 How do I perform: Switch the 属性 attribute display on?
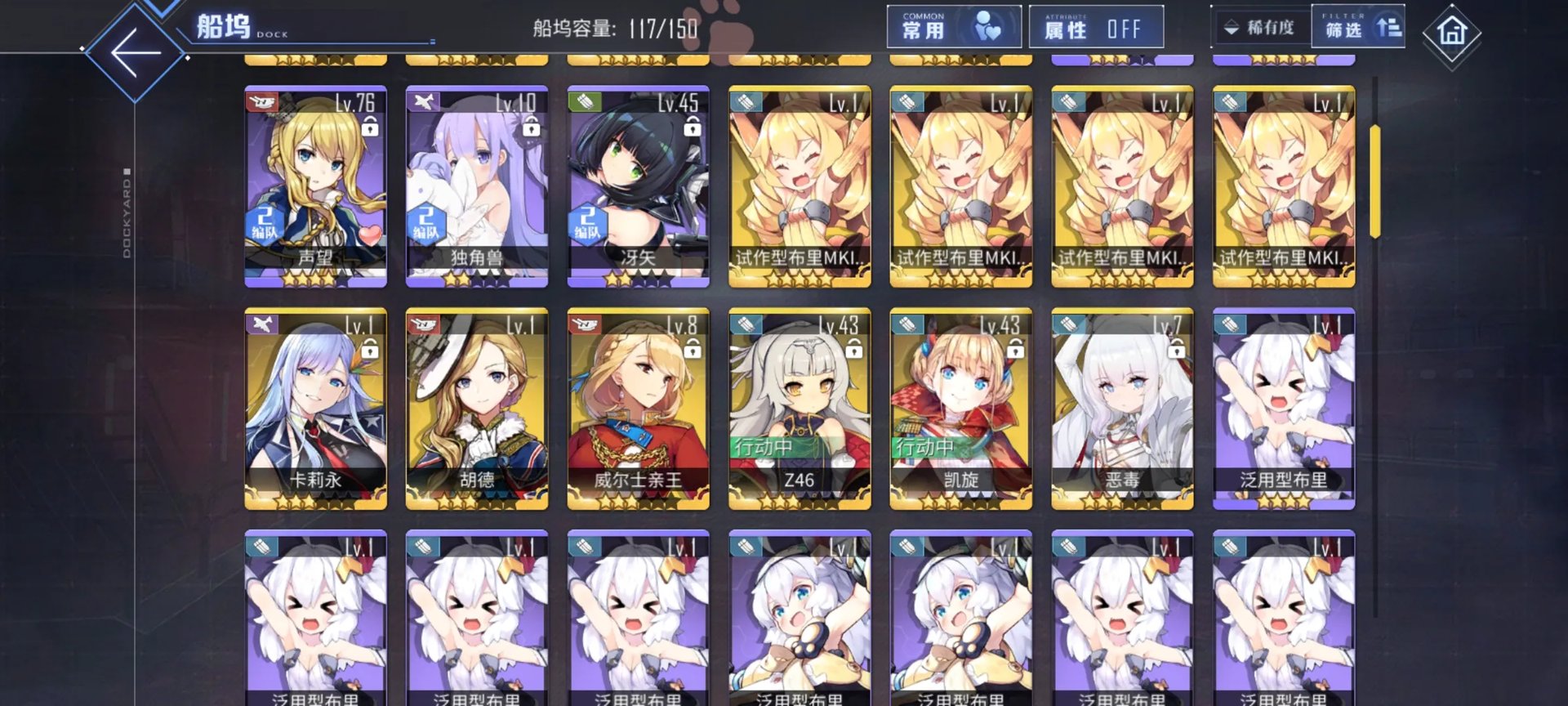[1095, 29]
